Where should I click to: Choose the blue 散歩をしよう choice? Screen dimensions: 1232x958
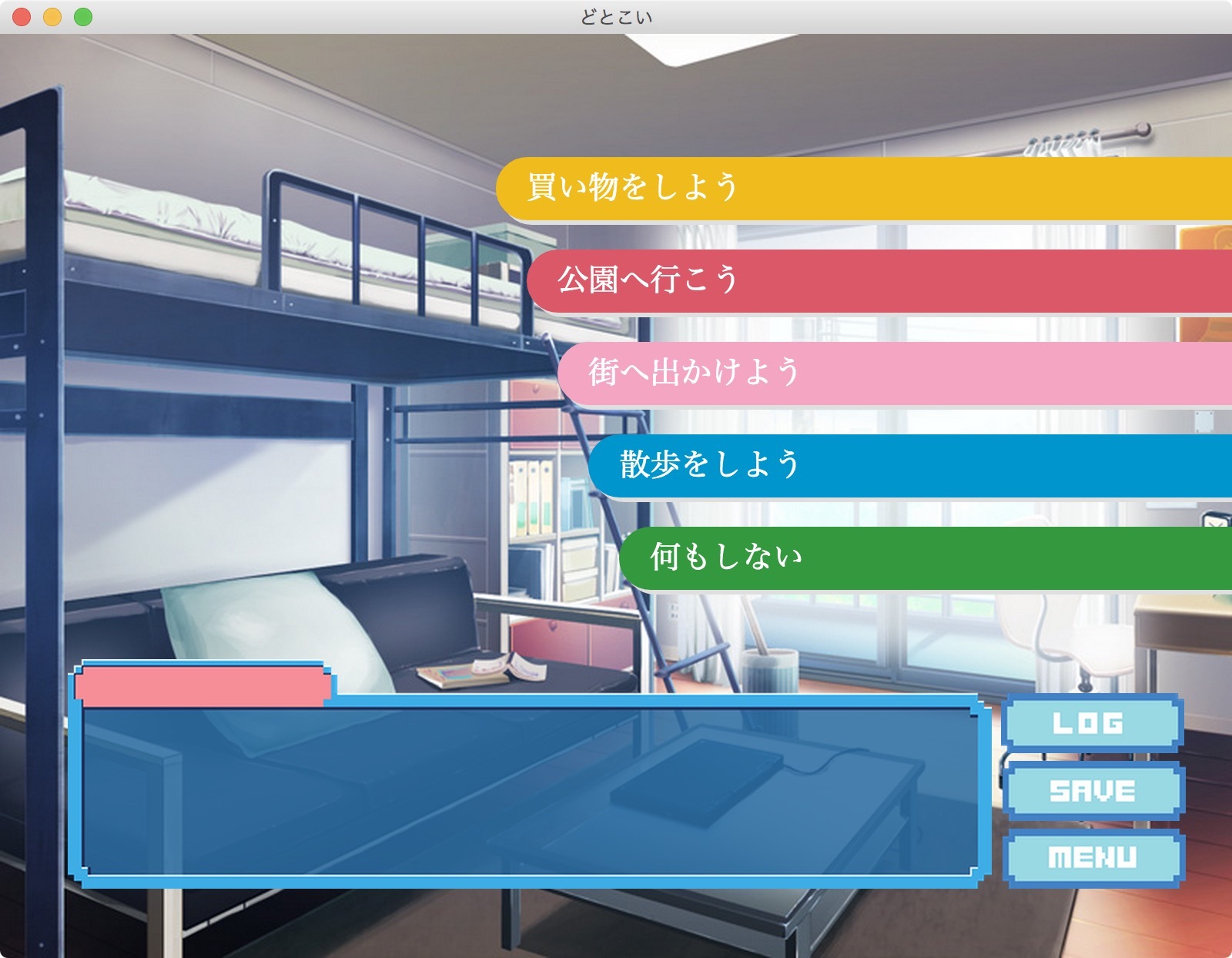pos(909,466)
